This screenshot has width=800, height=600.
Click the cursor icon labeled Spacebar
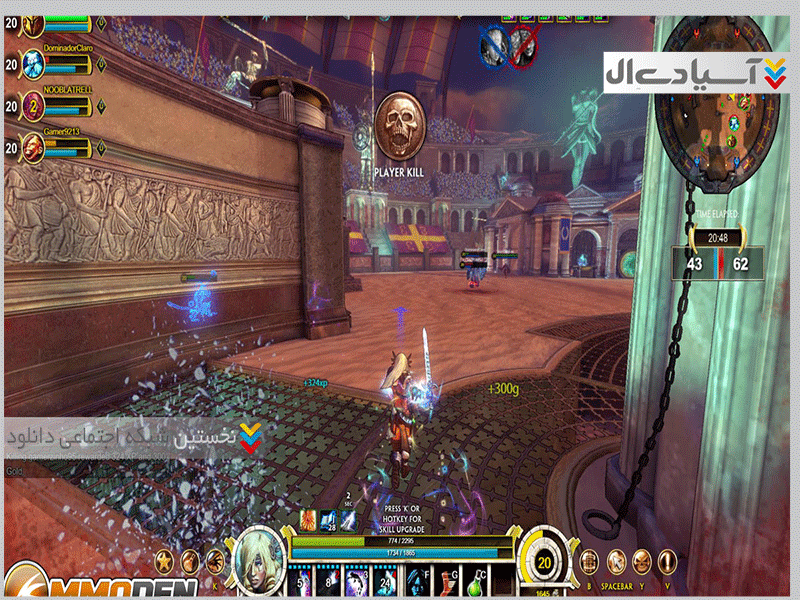617,561
